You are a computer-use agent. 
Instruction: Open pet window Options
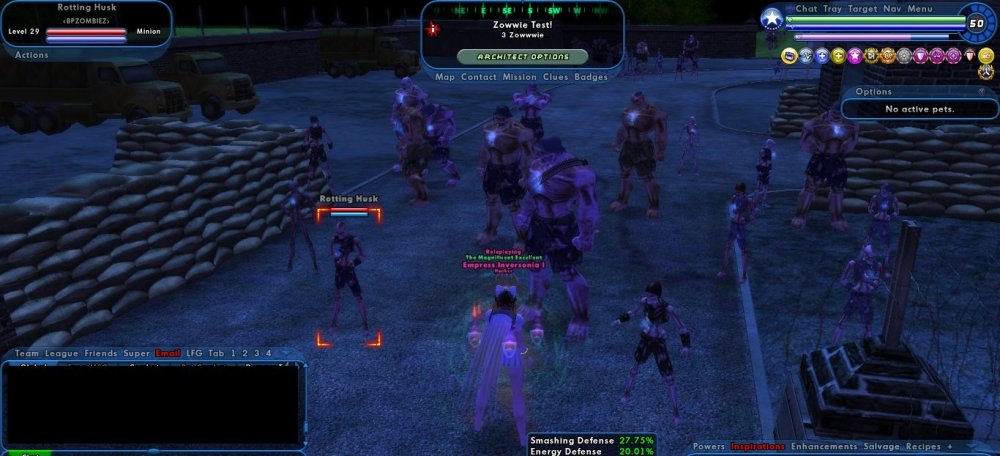coord(874,92)
